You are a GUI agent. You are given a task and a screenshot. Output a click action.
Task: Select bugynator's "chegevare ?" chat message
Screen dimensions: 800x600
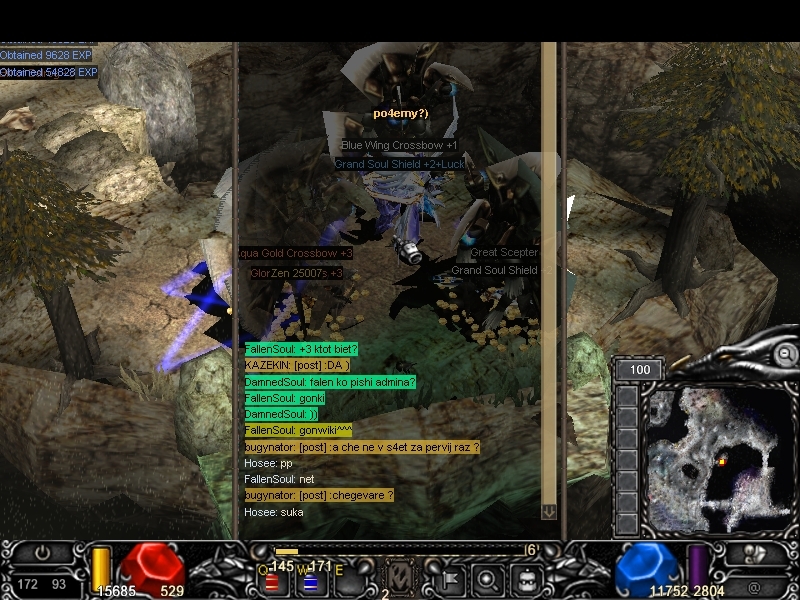click(319, 495)
